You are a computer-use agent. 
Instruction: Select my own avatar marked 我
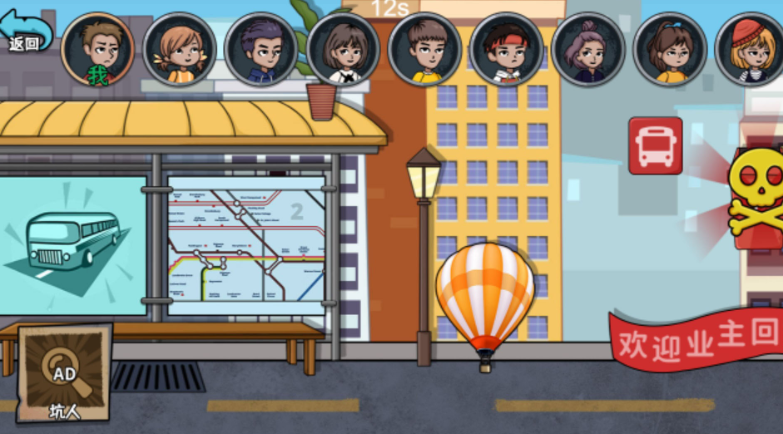(98, 50)
